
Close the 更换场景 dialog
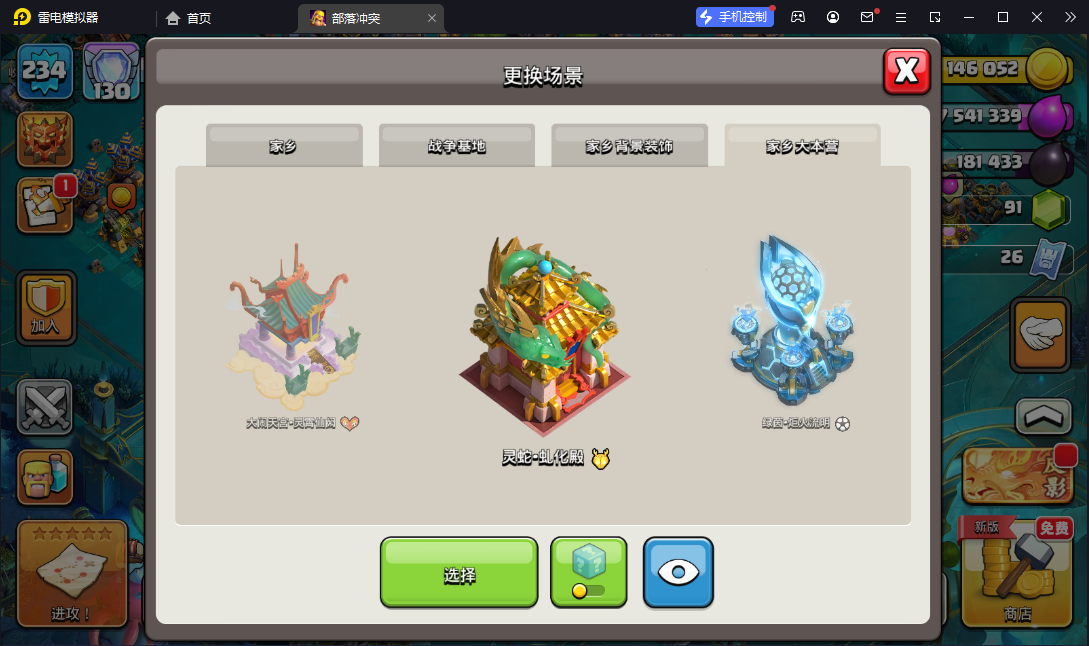tap(906, 70)
